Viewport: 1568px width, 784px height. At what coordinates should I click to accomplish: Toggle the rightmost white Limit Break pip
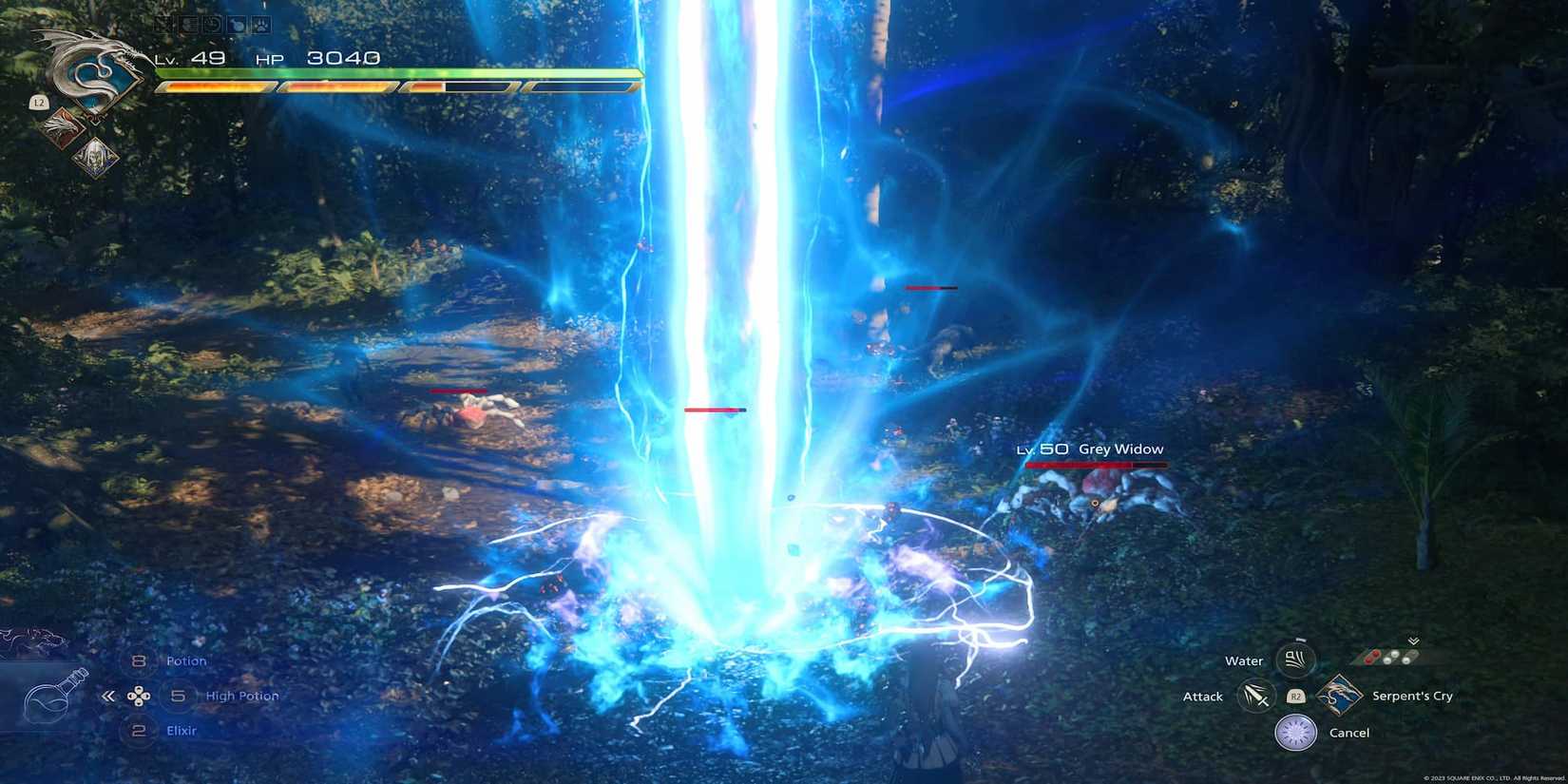tap(1405, 660)
